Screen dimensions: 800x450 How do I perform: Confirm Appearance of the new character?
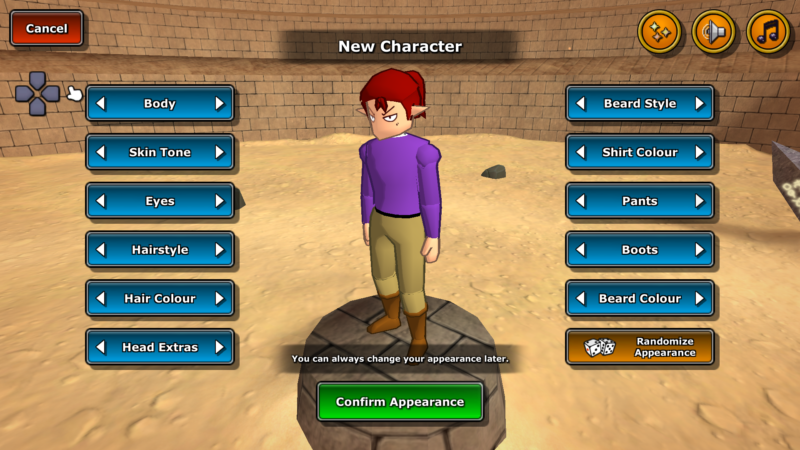point(400,402)
